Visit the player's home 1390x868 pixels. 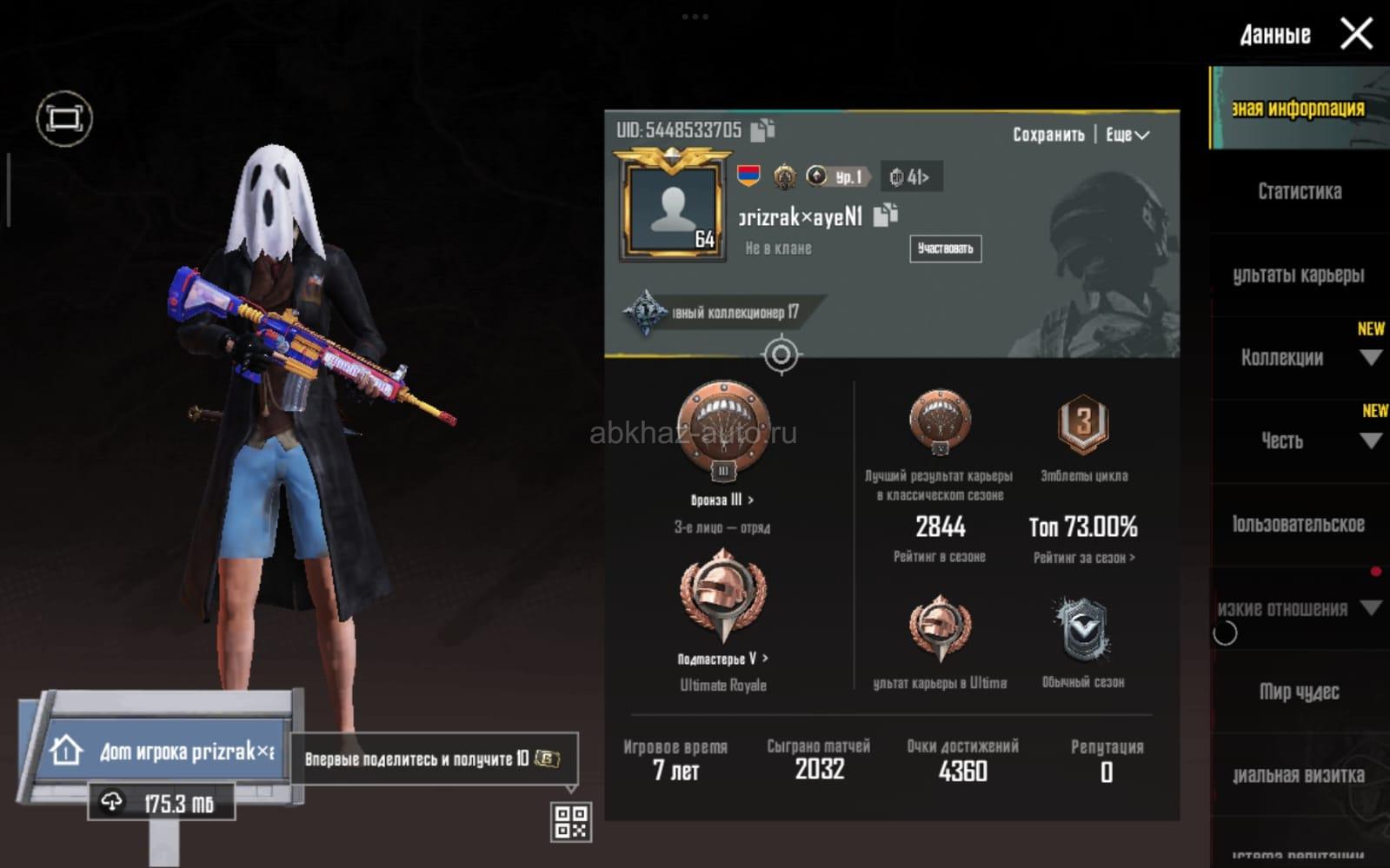click(165, 751)
